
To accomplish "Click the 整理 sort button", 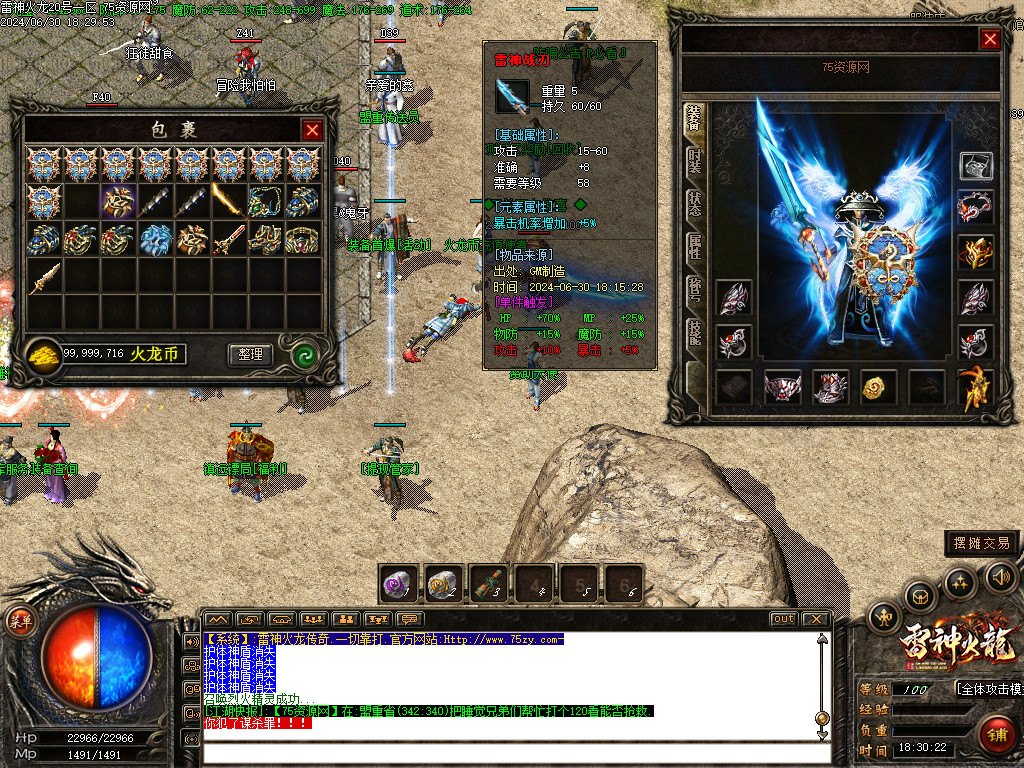I will coord(250,354).
